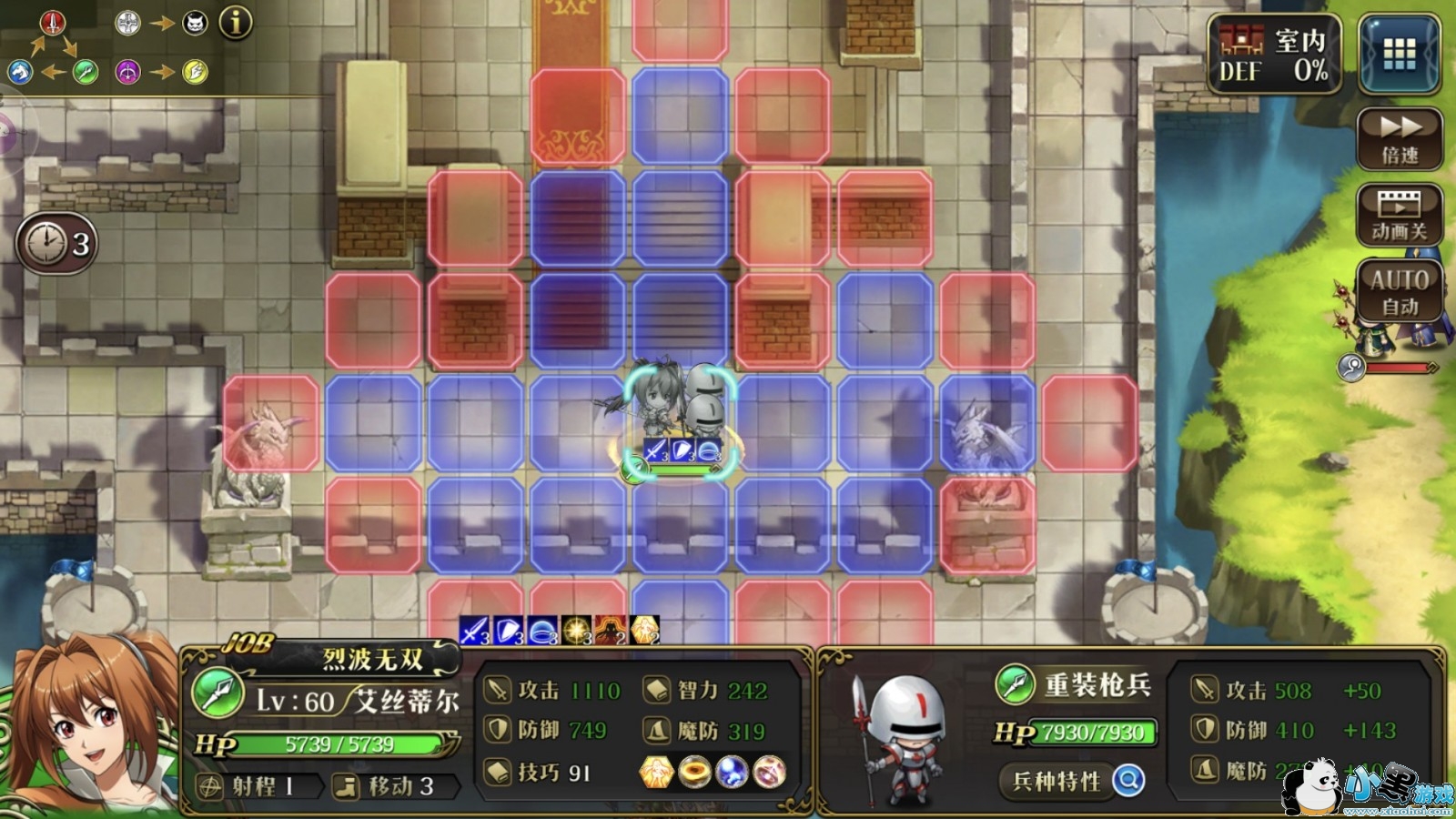The image size is (1456, 819).
Task: Tap the turn counter clock icon
Action: 56,243
